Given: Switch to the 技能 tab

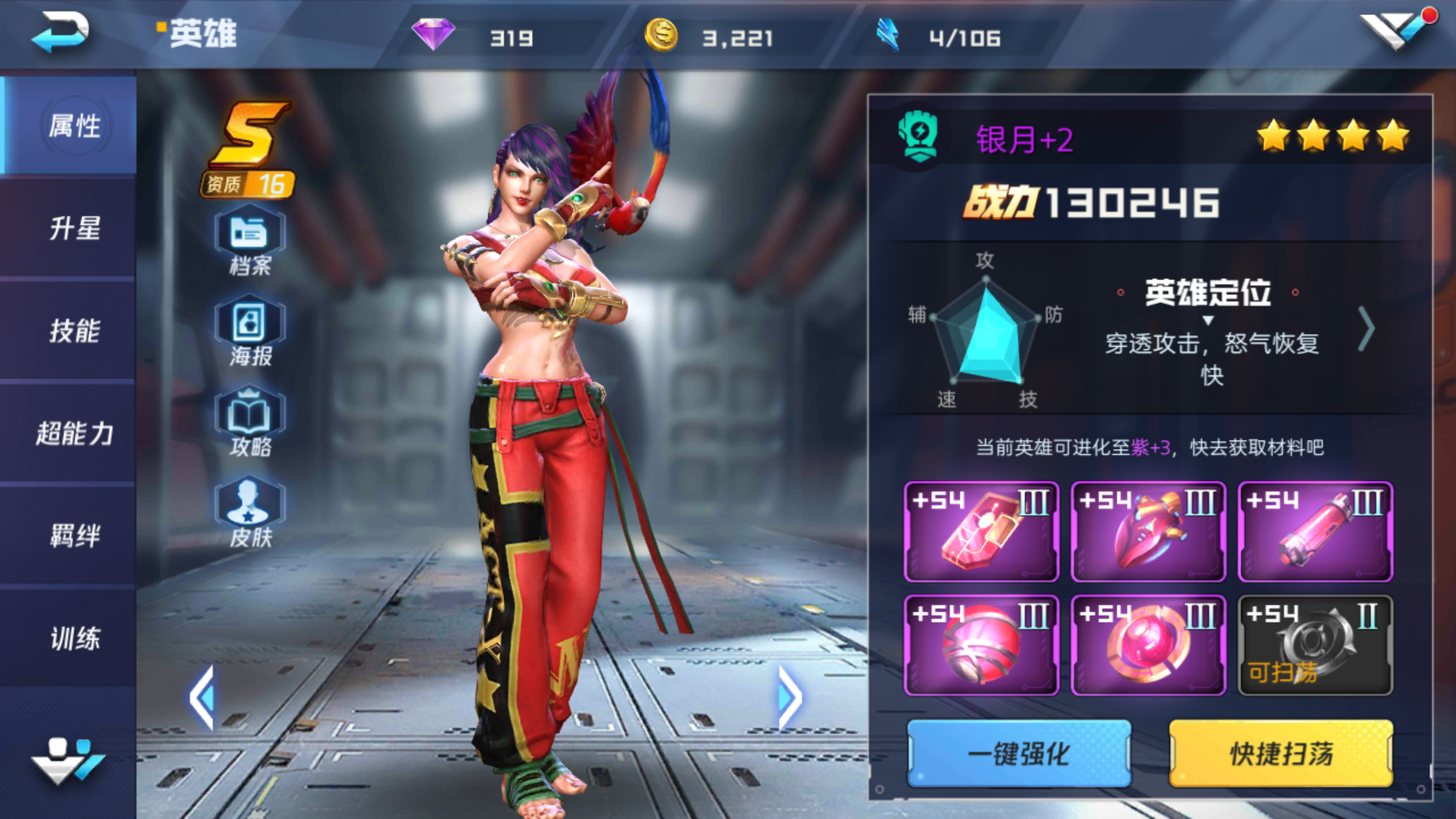Looking at the screenshot, I should click(74, 331).
